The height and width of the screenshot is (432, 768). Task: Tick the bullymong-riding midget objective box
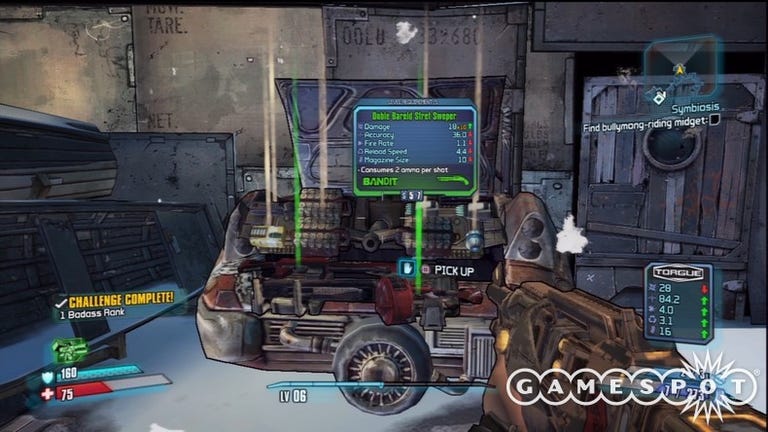pos(715,120)
